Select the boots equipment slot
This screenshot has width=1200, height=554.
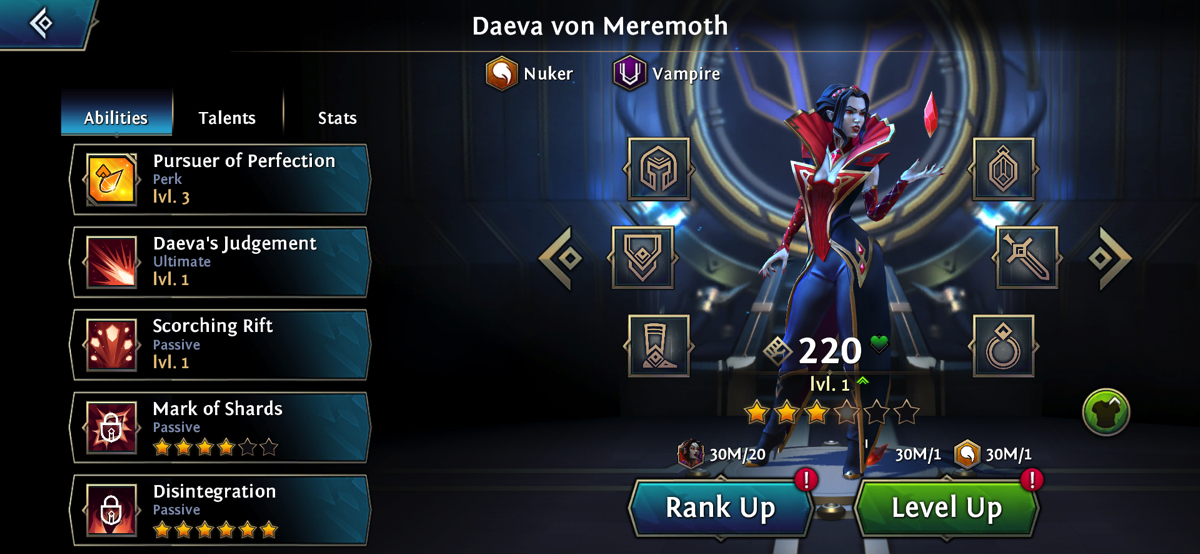tap(658, 346)
